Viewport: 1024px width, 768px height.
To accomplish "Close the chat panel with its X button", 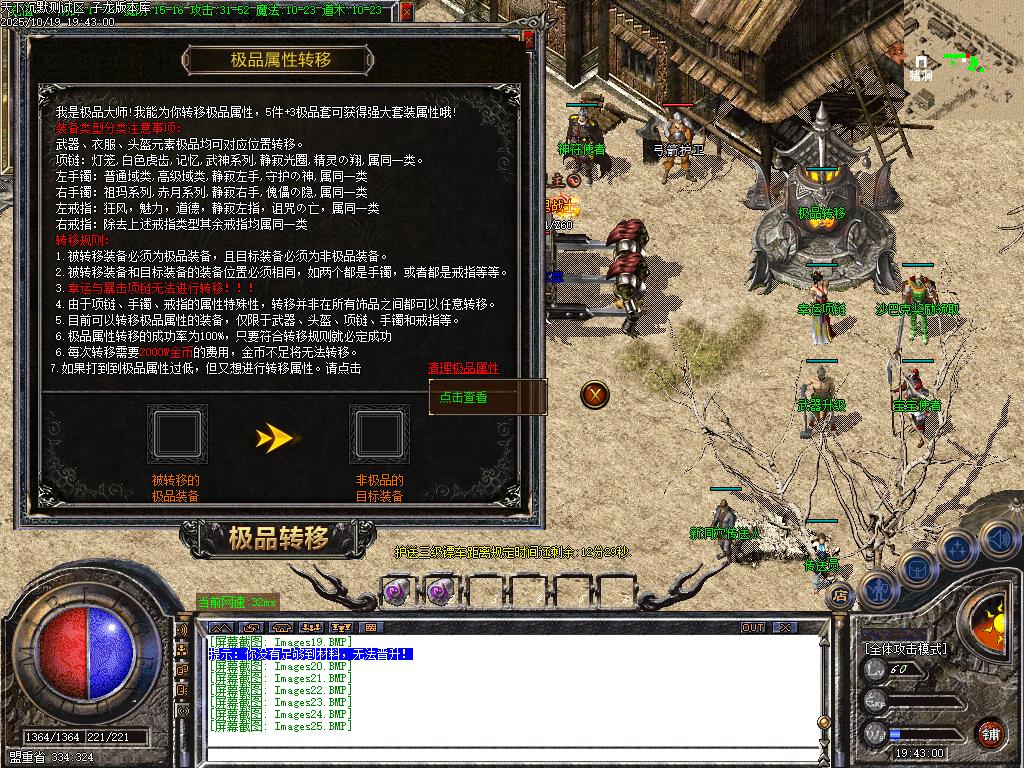I will pos(785,627).
